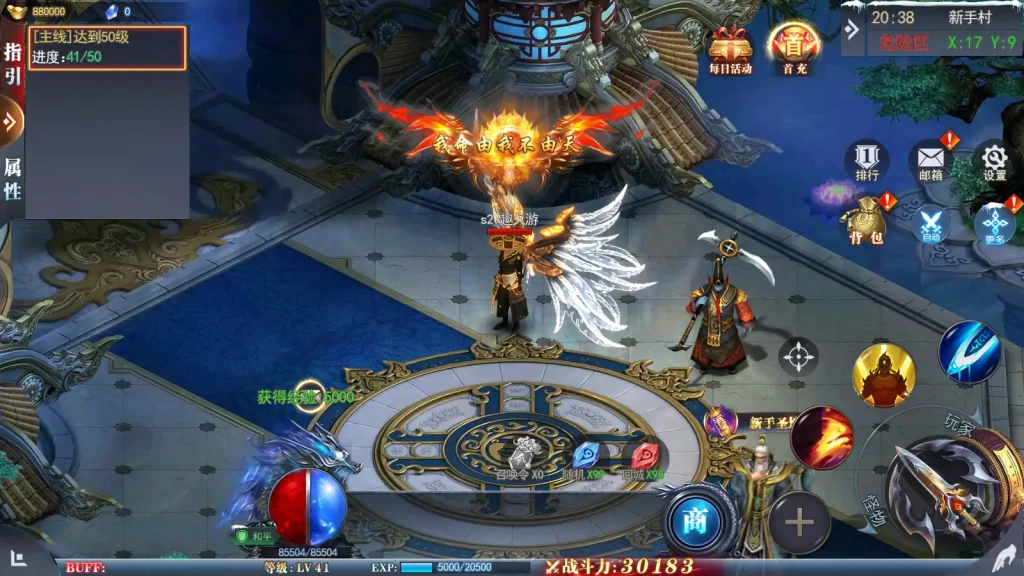
Task: Cast the red flame slash skill
Action: (x=821, y=437)
